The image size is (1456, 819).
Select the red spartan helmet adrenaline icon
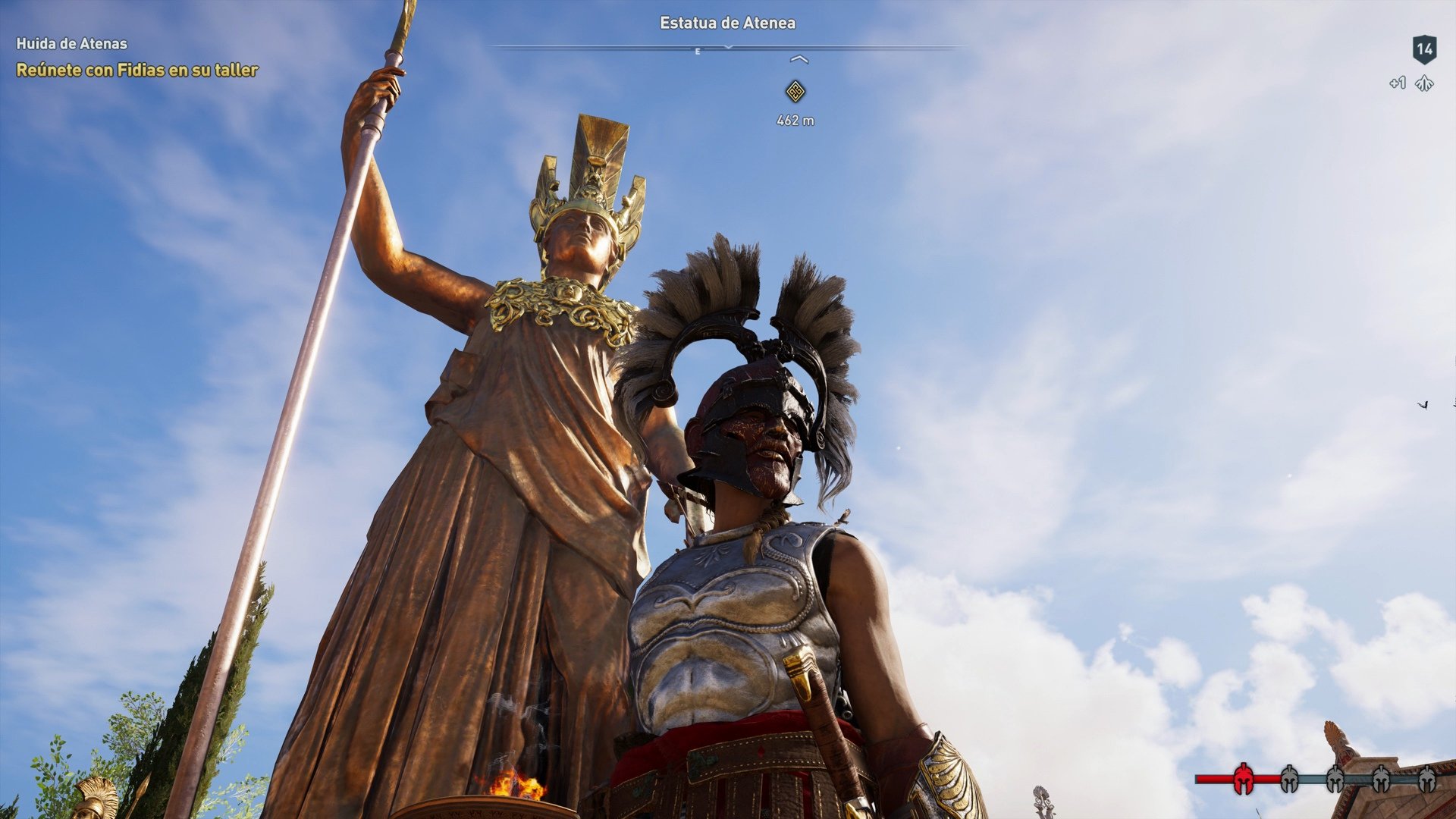coord(1244,777)
